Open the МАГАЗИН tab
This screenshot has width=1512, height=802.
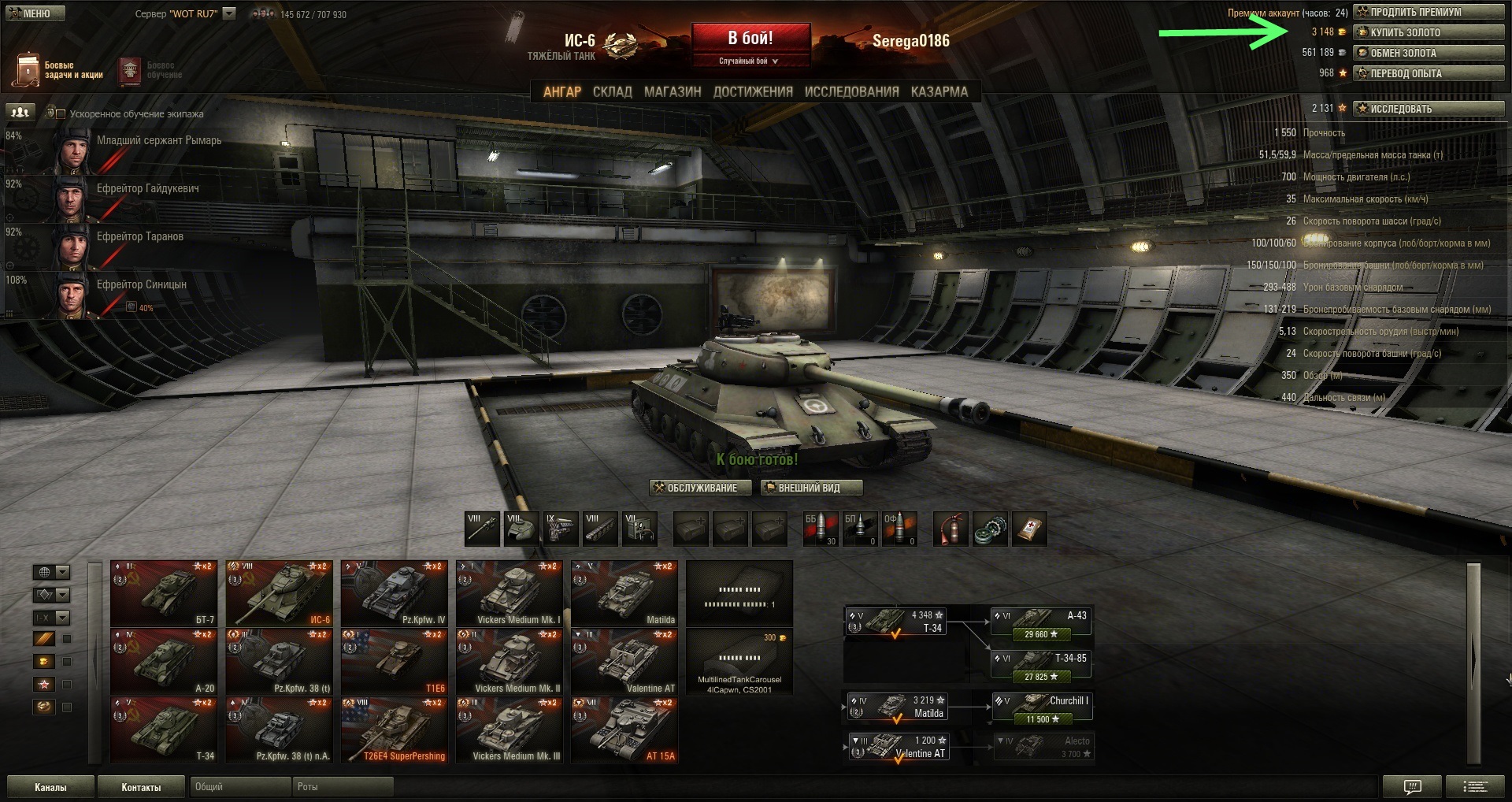tap(673, 92)
